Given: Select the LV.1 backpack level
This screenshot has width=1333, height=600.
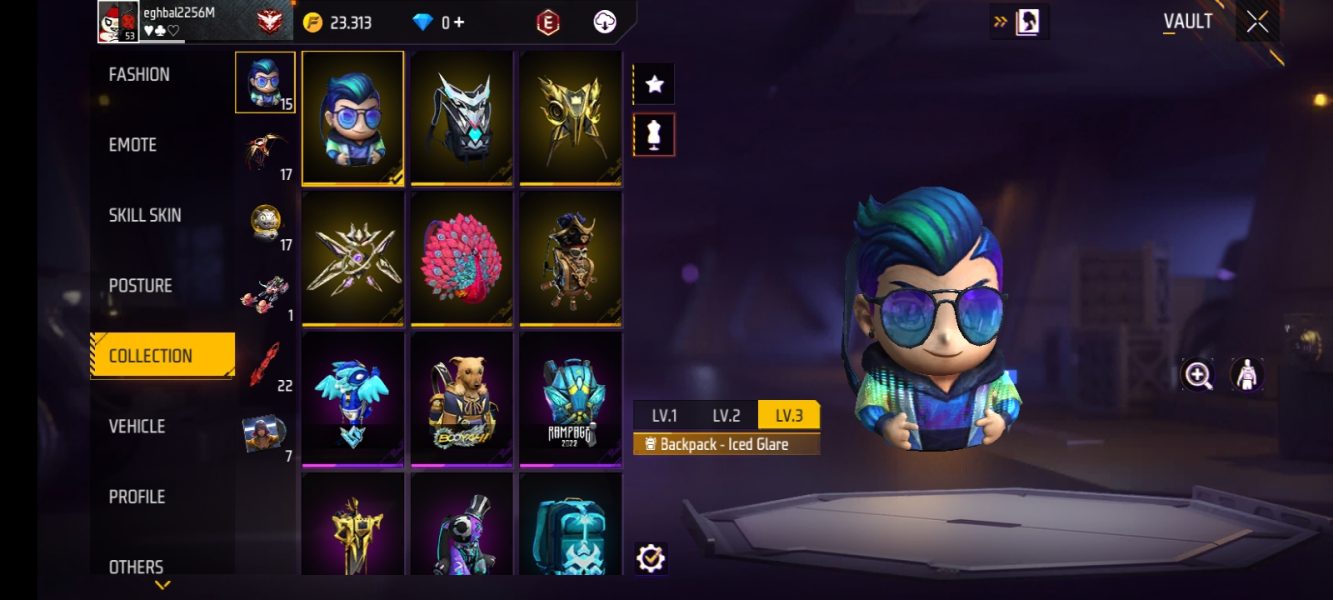Looking at the screenshot, I should coord(665,416).
